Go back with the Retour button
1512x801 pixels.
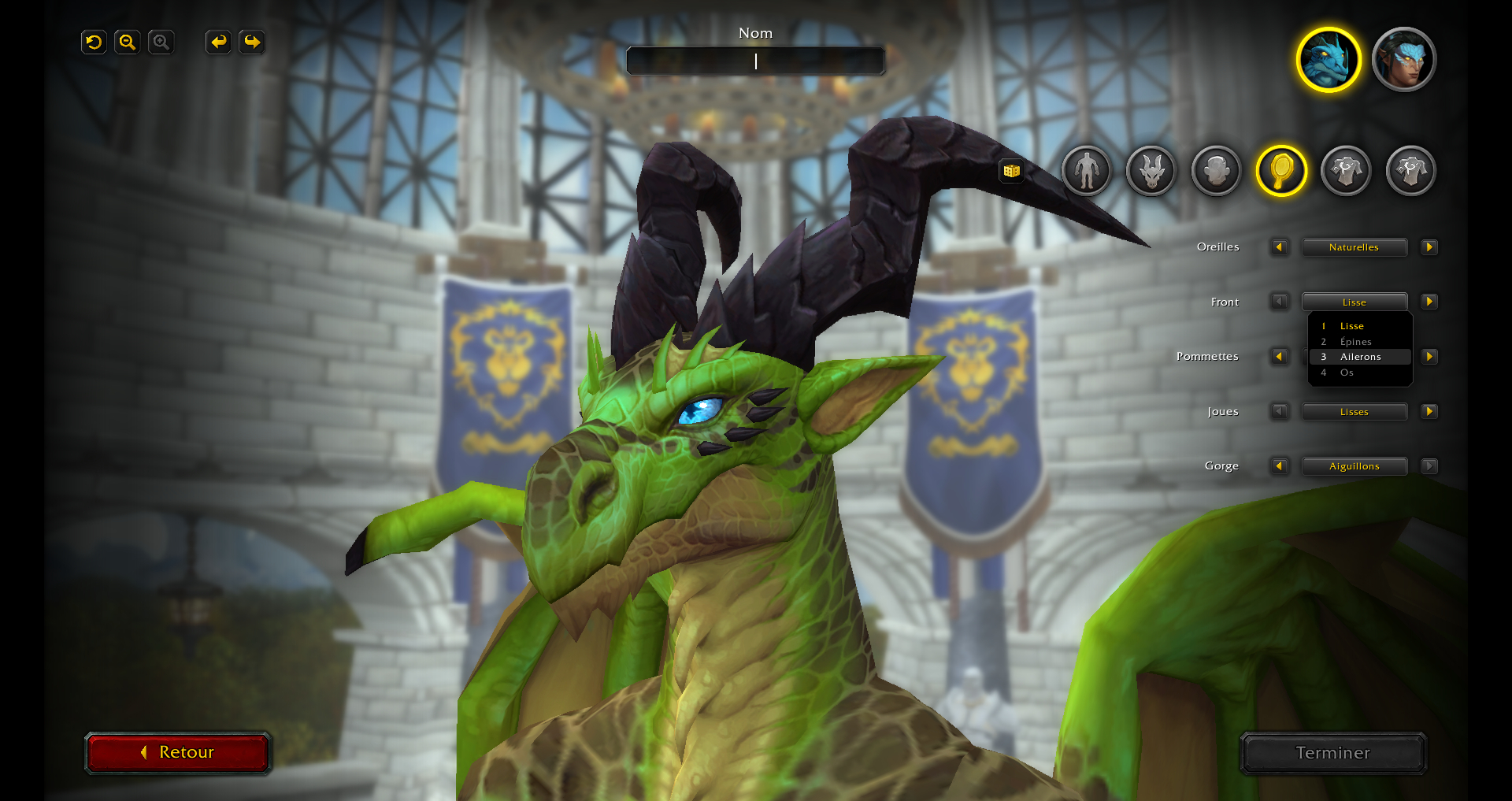point(178,752)
